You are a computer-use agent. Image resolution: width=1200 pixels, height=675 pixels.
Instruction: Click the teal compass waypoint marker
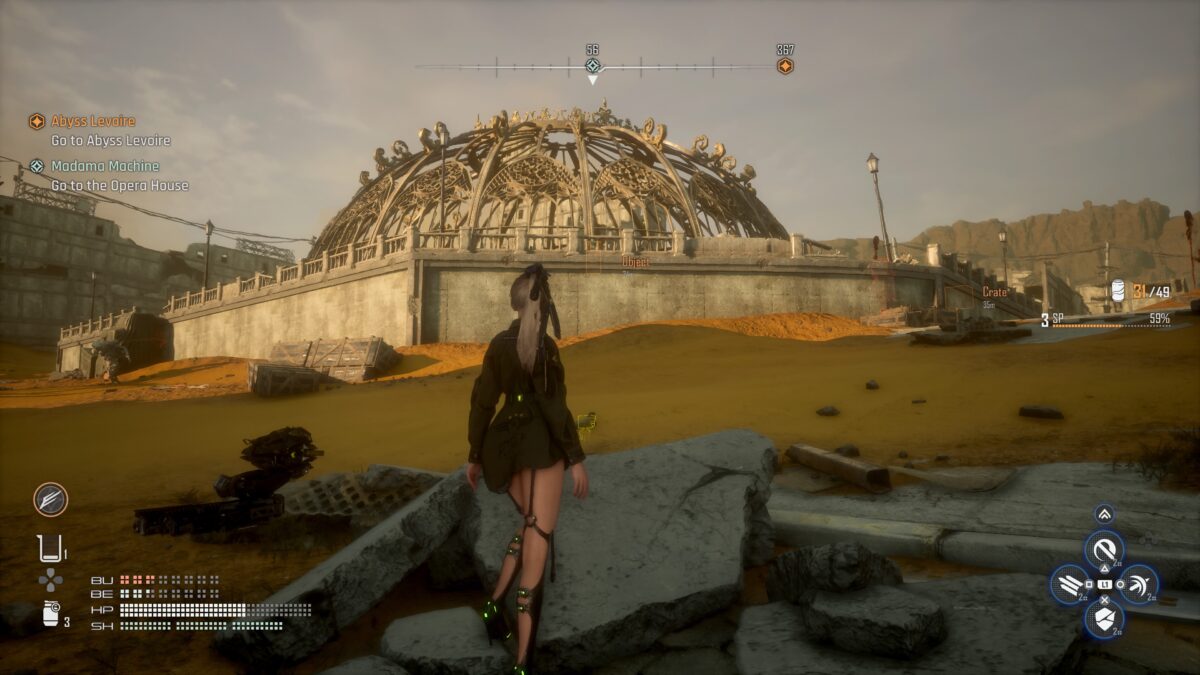point(593,66)
